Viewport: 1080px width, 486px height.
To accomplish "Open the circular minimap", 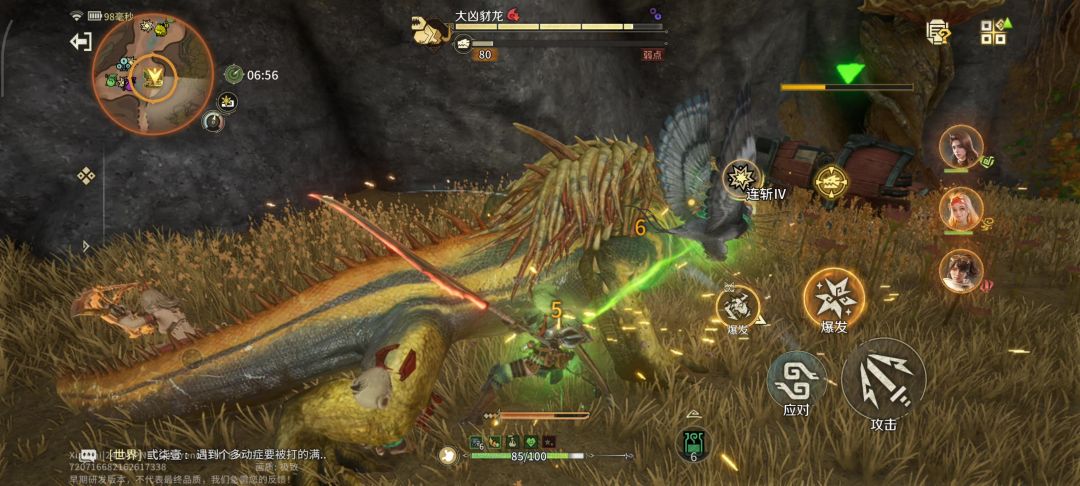I will pyautogui.click(x=152, y=73).
